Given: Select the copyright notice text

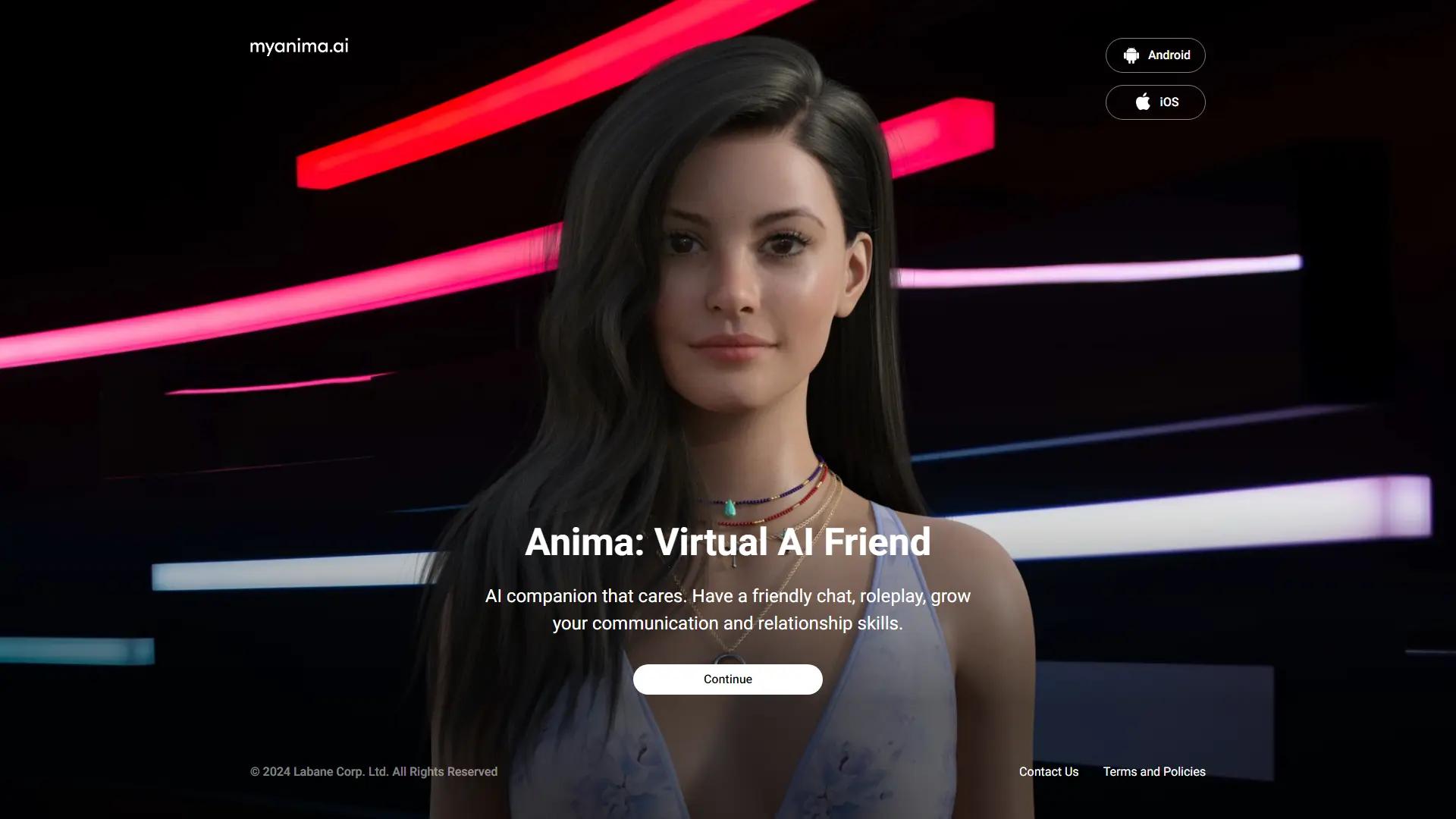Looking at the screenshot, I should pos(374,771).
